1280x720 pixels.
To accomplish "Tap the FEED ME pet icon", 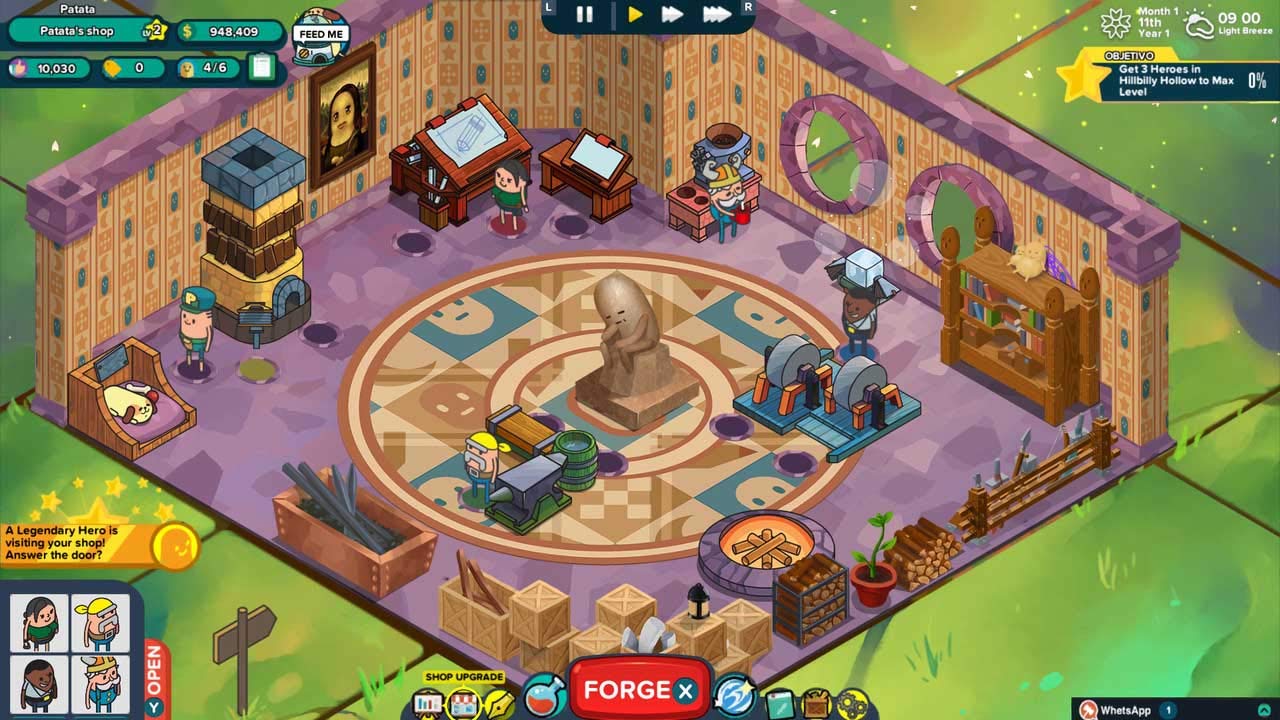I will 321,35.
